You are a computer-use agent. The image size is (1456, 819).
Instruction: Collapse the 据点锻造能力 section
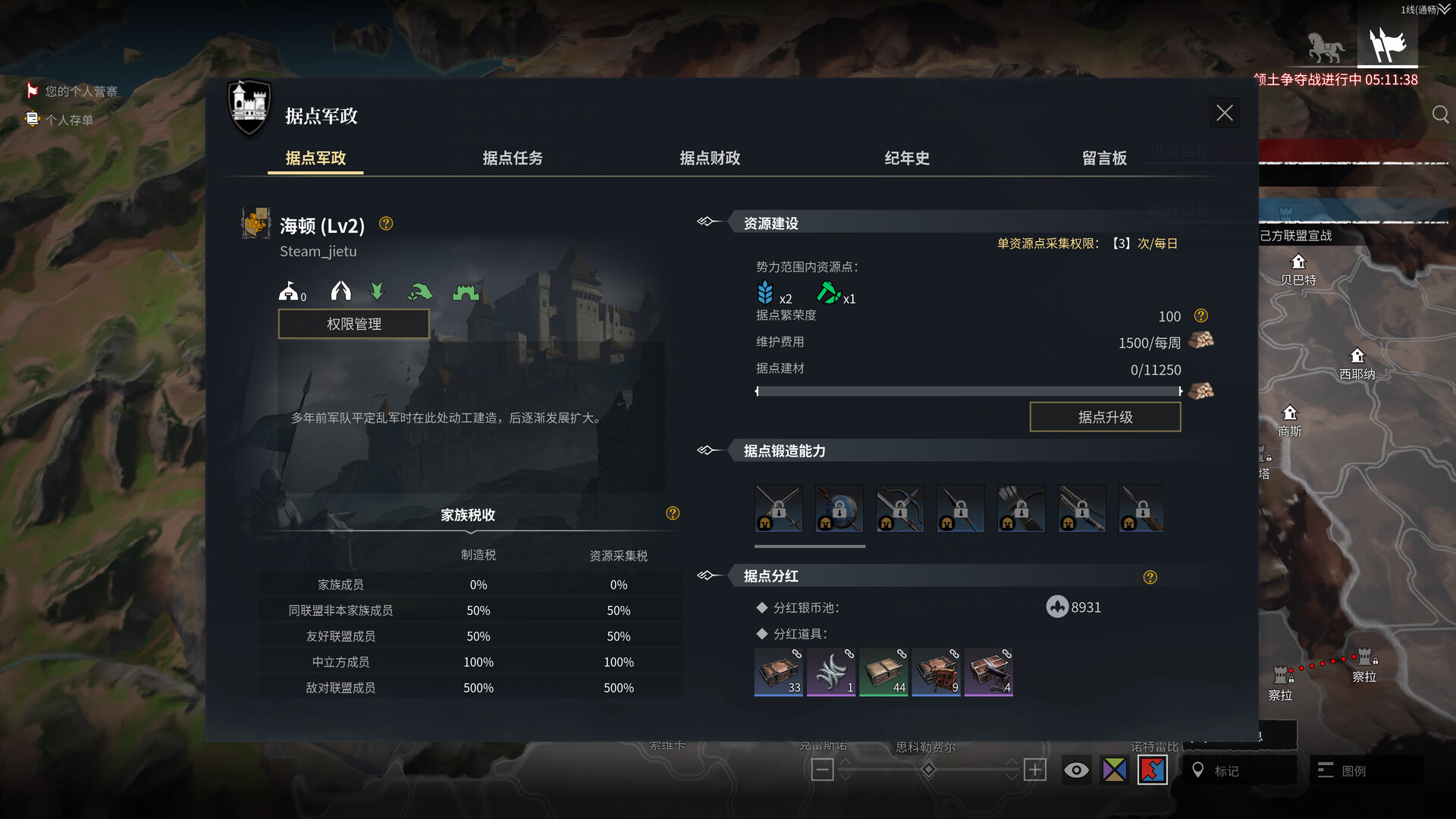point(707,450)
